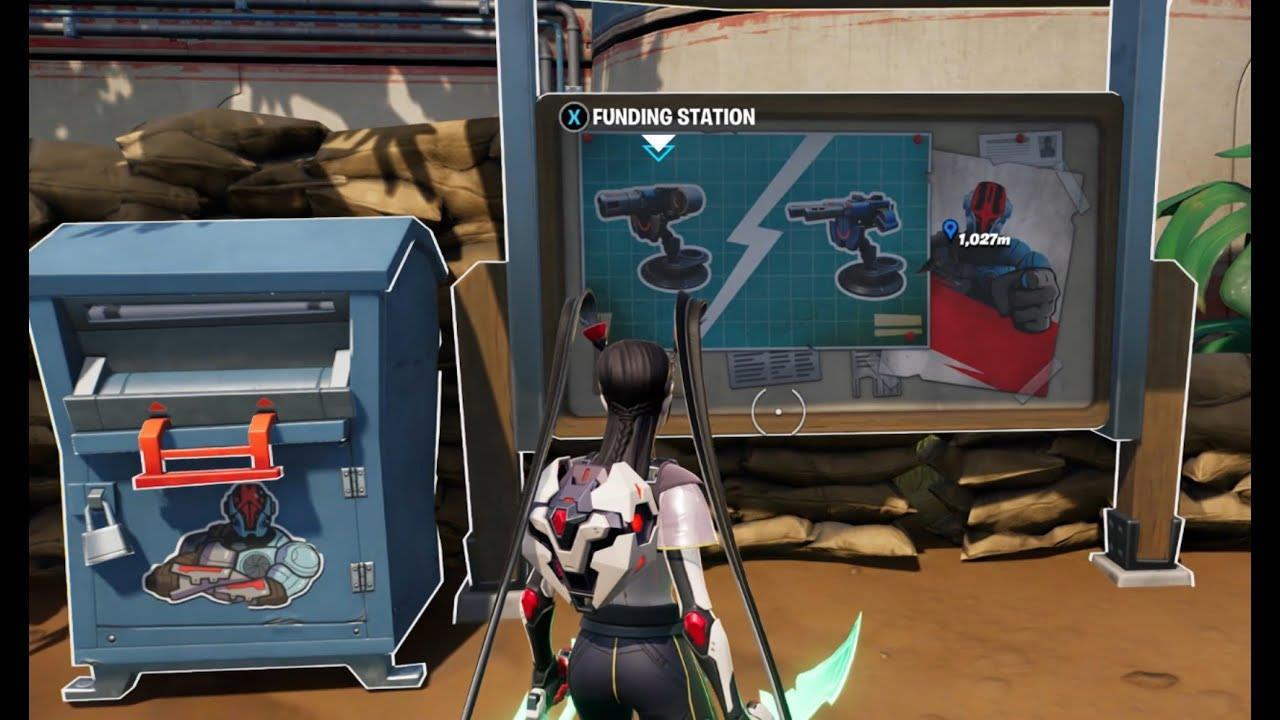Click the Funding Station prompt label
The width and height of the screenshot is (1280, 720).
[673, 117]
